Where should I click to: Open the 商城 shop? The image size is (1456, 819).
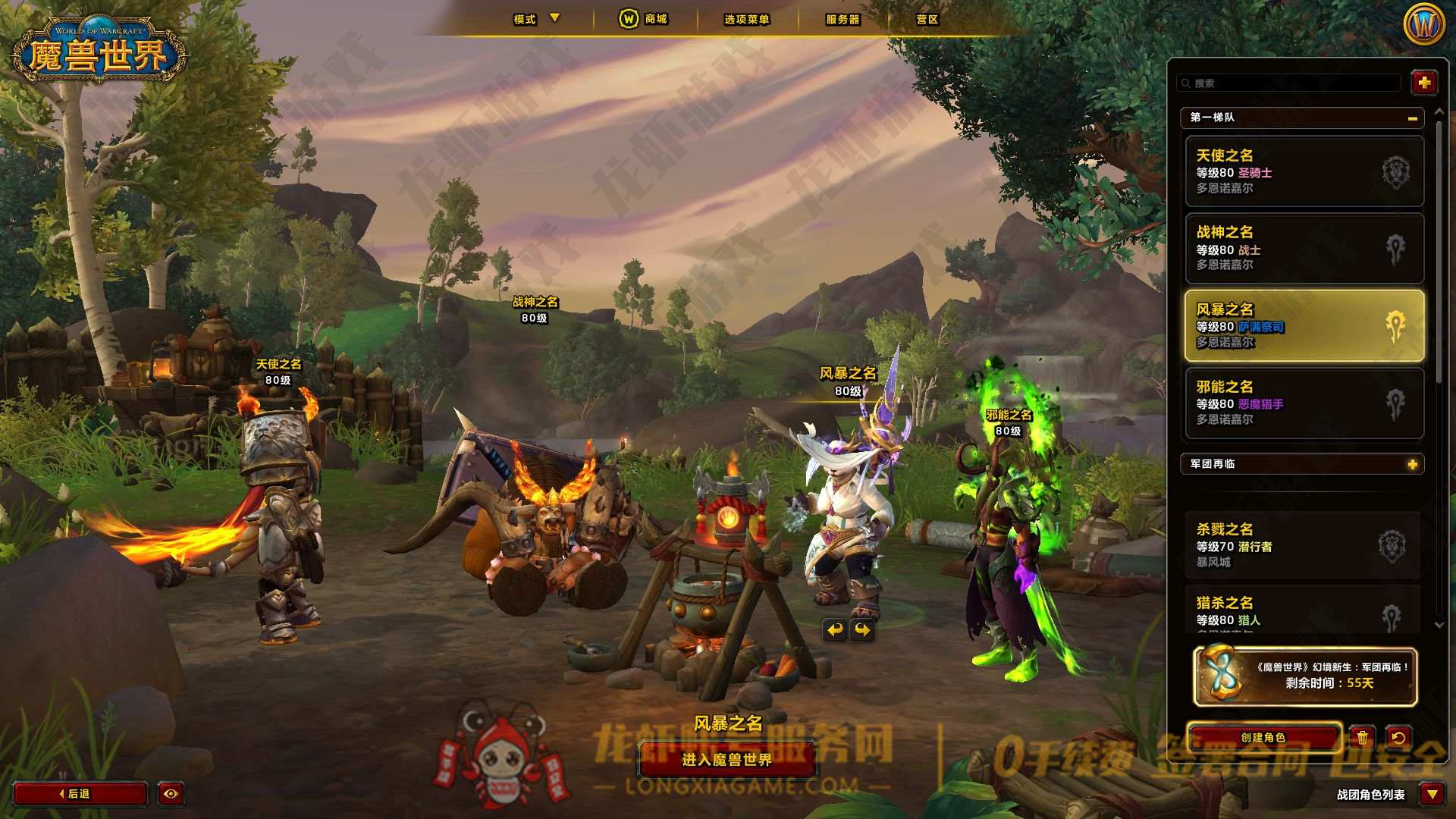(x=644, y=19)
